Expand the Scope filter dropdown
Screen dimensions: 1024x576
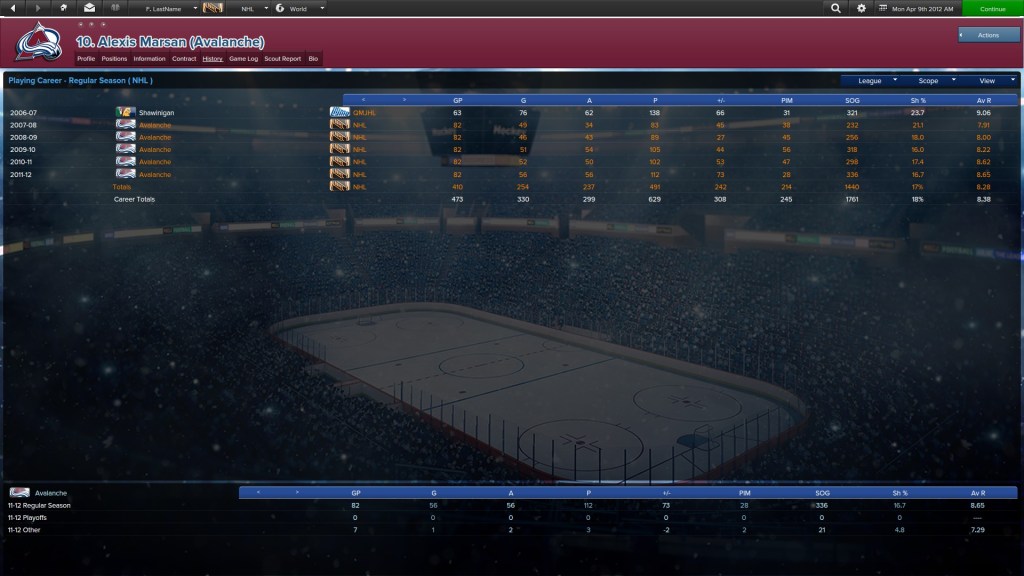pyautogui.click(x=934, y=80)
